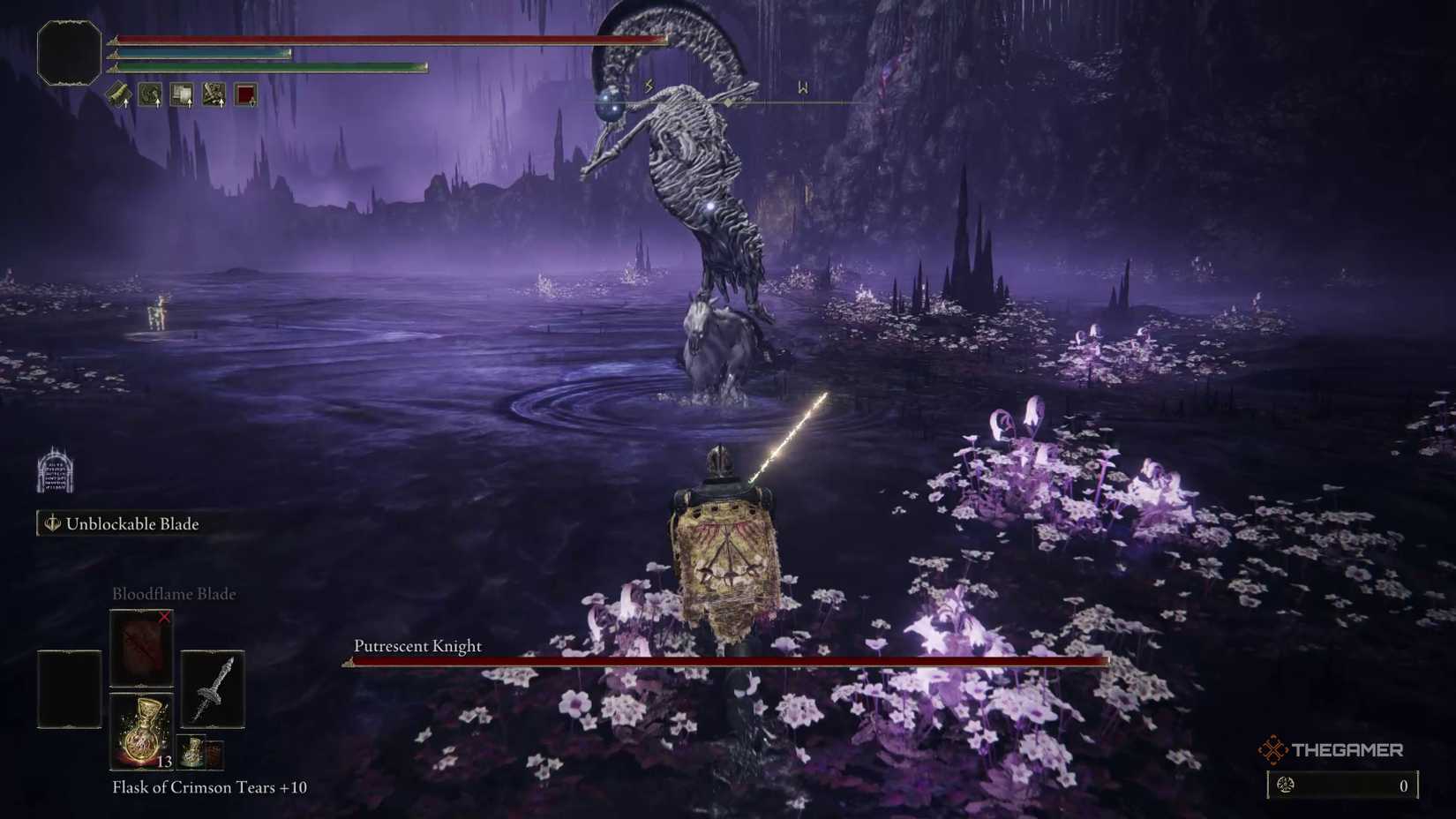
Task: Select the Flask of Crimson Tears icon
Action: (x=142, y=729)
